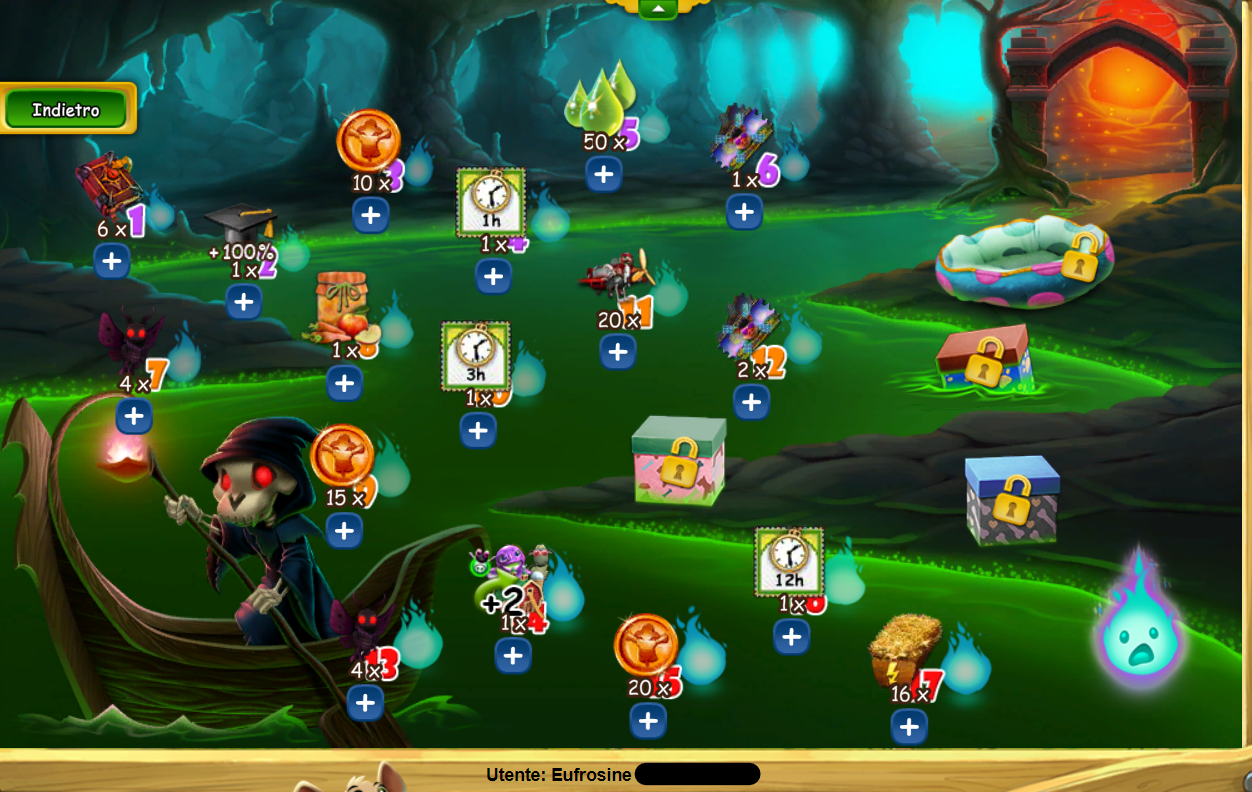Click the plus button under the 6x red book
1252x792 pixels.
tap(112, 262)
